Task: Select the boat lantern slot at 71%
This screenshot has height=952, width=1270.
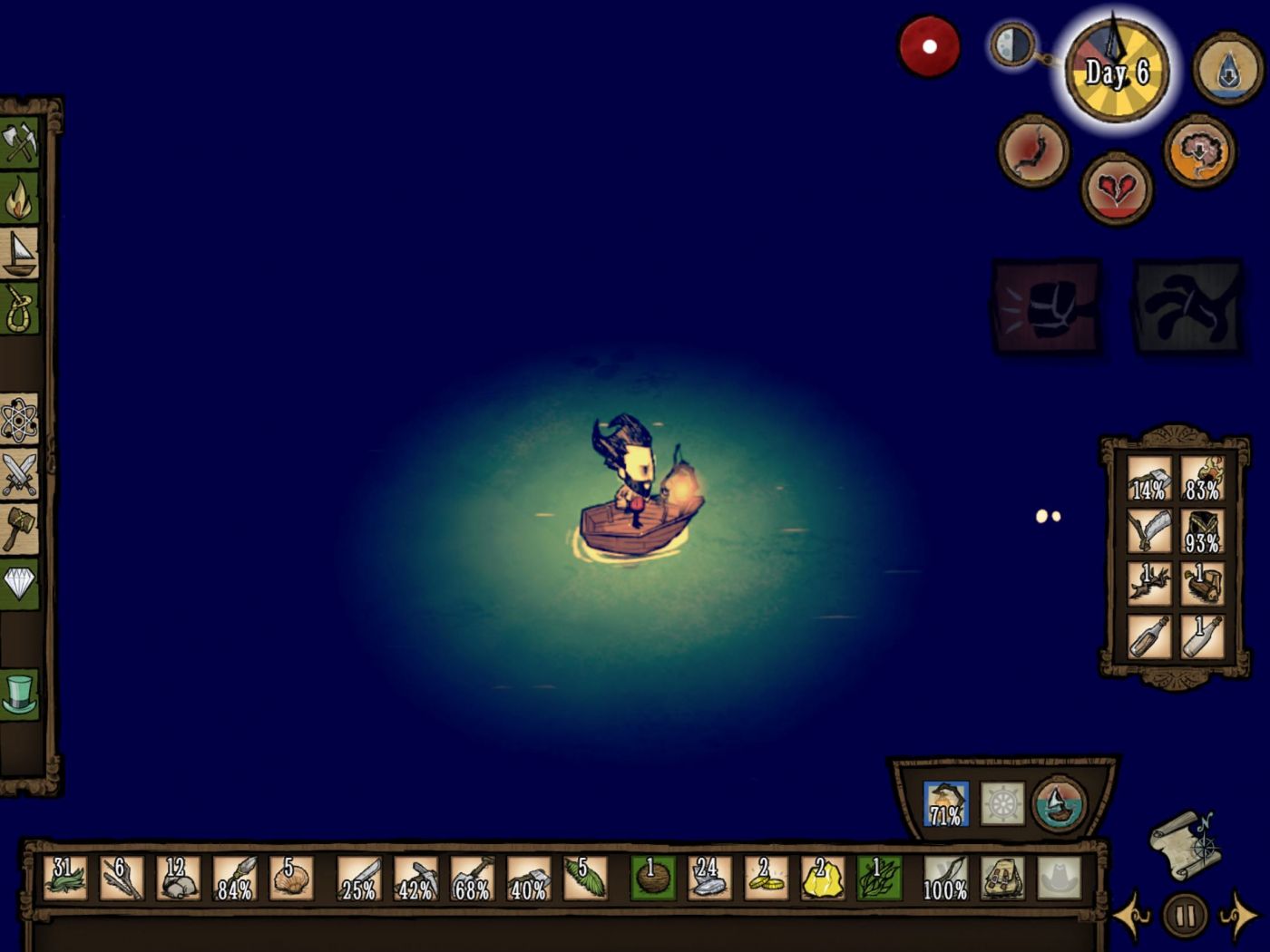Action: [x=945, y=804]
